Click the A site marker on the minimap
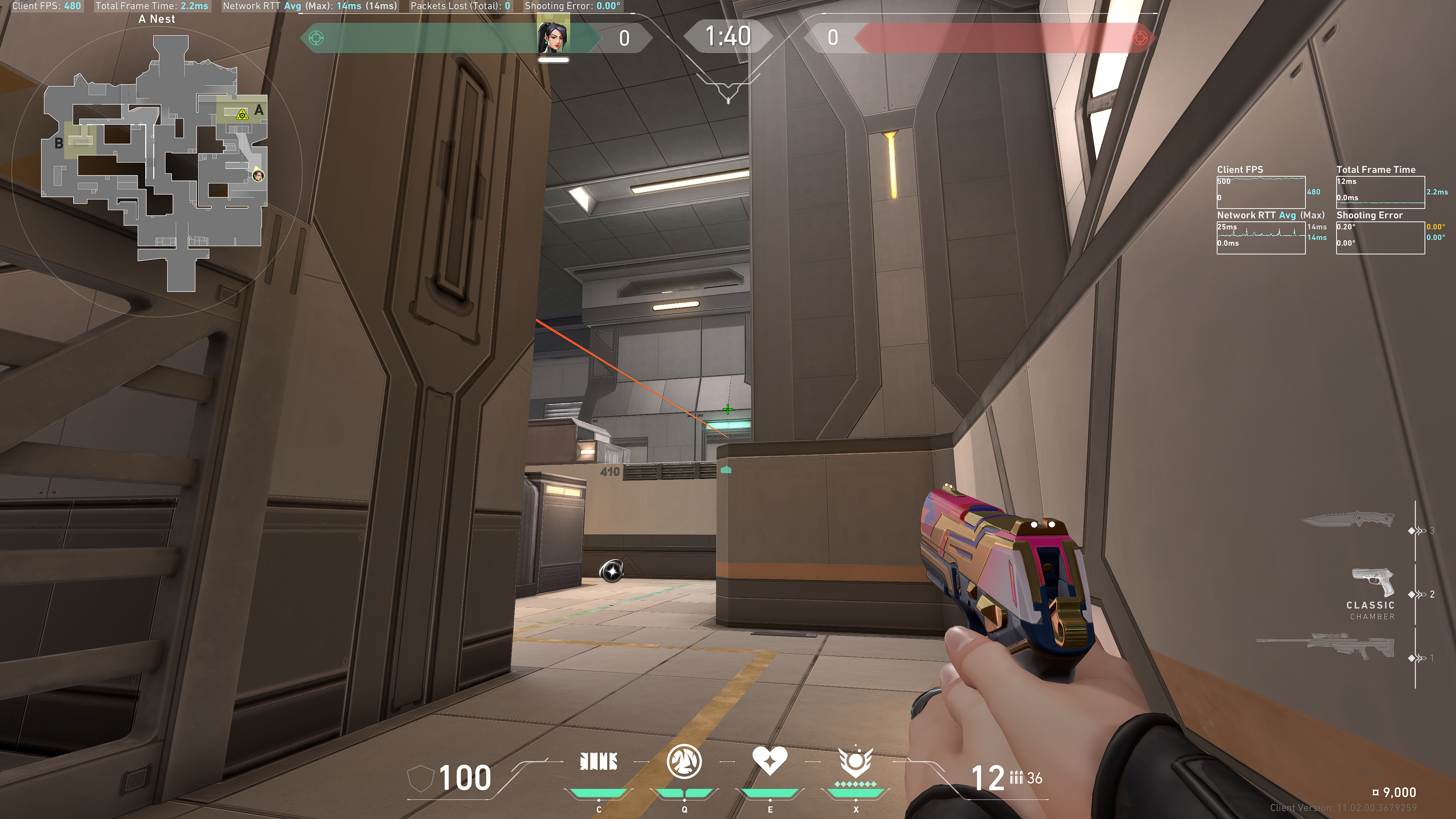The width and height of the screenshot is (1456, 819). (259, 110)
